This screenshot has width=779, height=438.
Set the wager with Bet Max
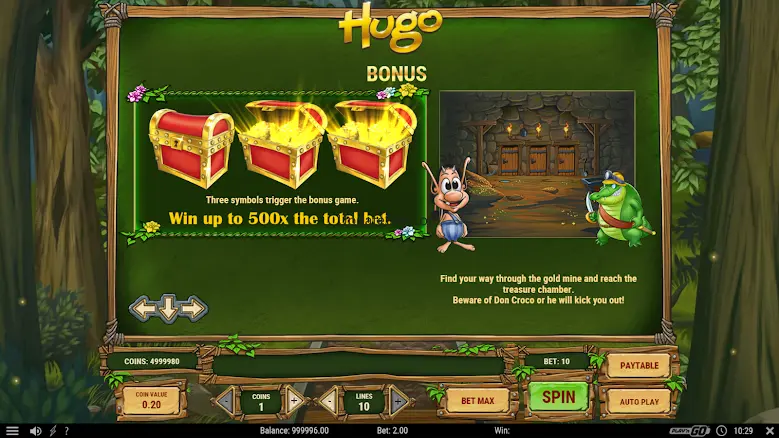tap(477, 401)
